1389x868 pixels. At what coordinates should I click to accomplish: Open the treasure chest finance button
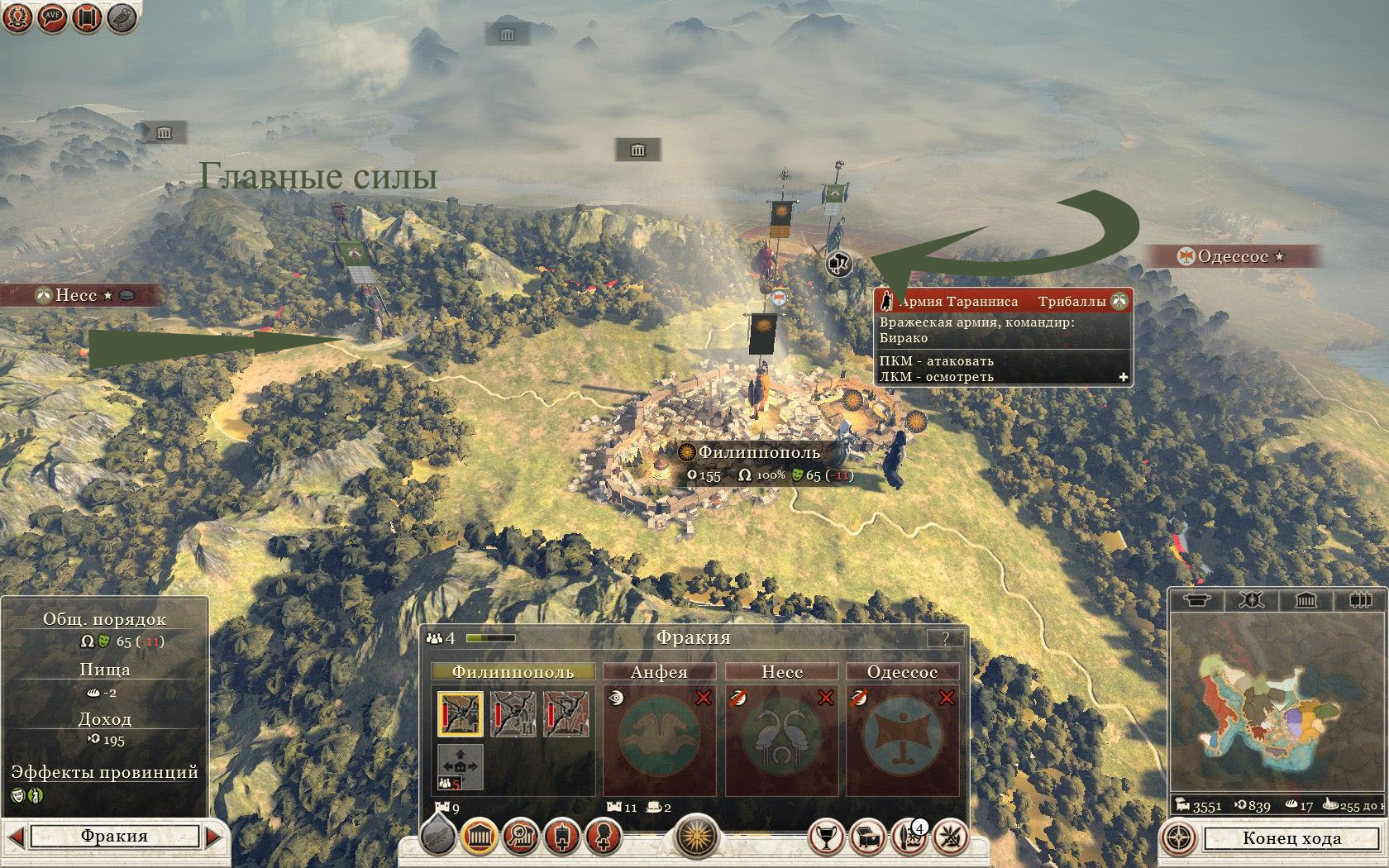tap(866, 837)
